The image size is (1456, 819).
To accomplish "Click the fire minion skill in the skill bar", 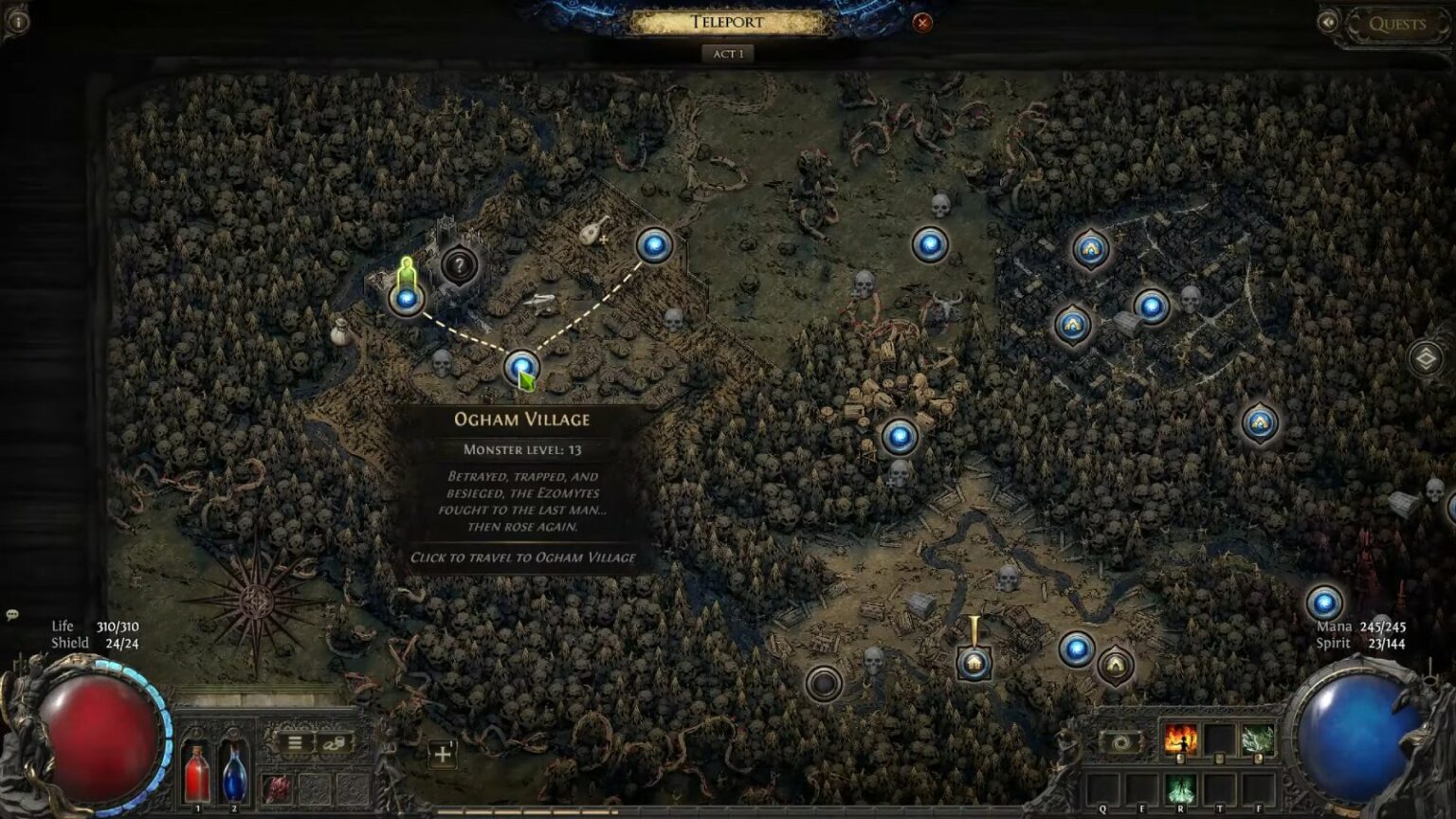I will pos(1180,737).
